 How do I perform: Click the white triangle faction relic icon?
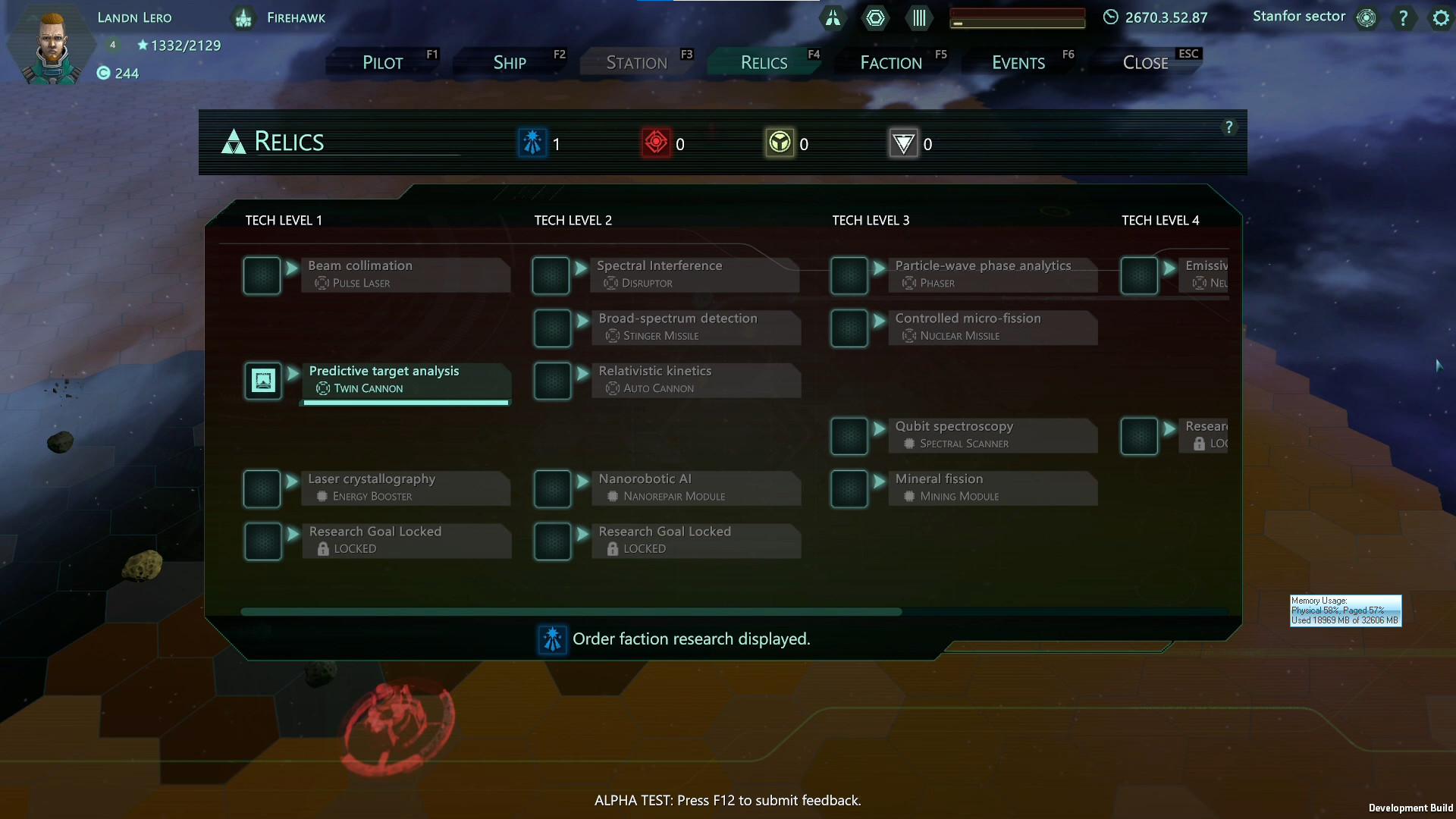click(904, 143)
